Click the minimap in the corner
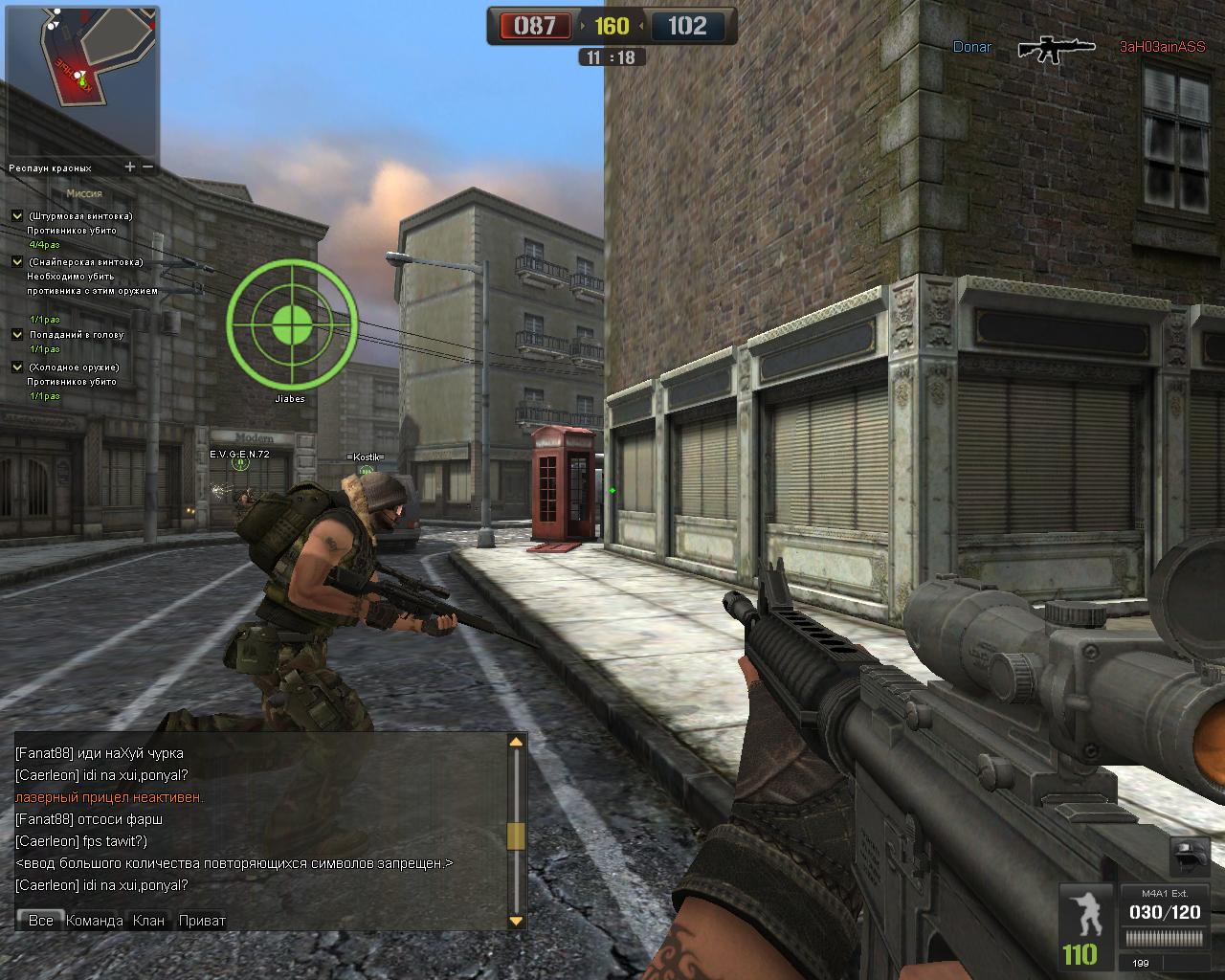Screen dimensions: 1225x980 pos(82,80)
